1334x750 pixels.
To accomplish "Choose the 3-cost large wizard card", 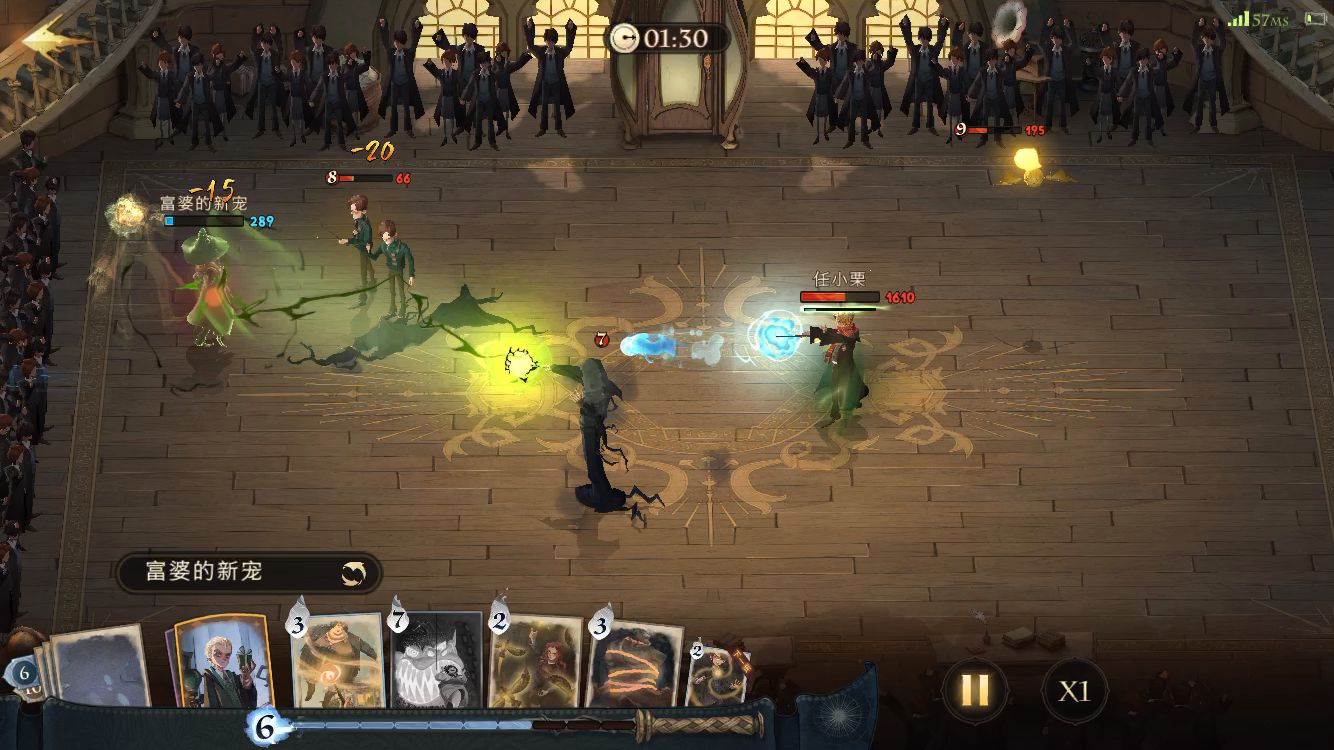I will [337, 662].
